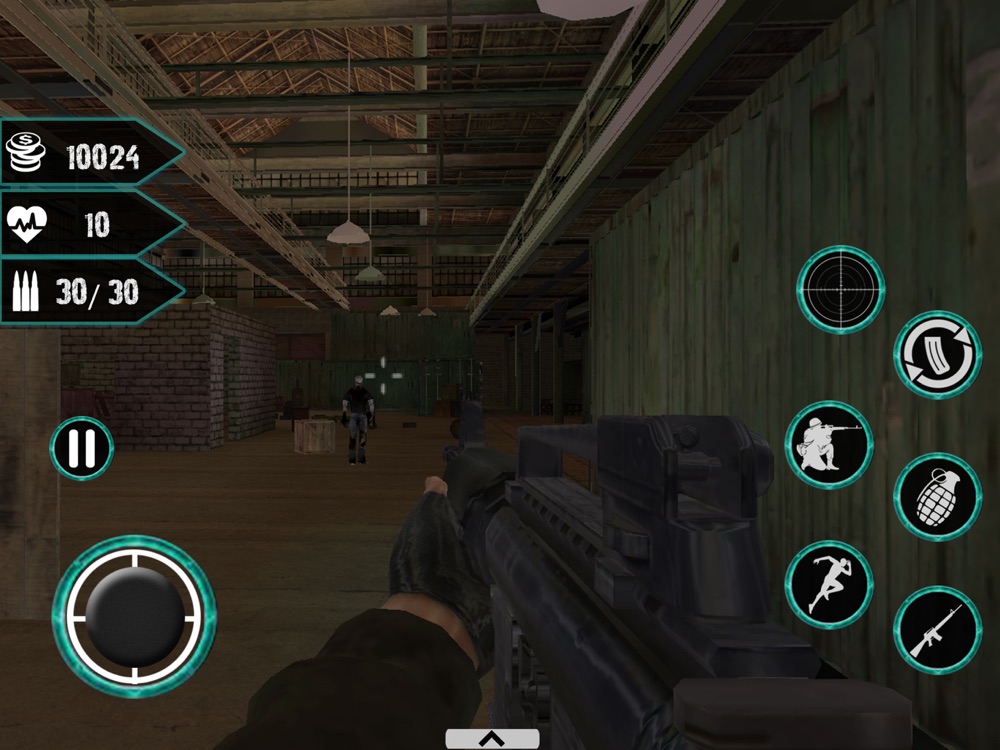Activate the running man sprint button
Image resolution: width=1000 pixels, height=750 pixels.
[x=827, y=584]
